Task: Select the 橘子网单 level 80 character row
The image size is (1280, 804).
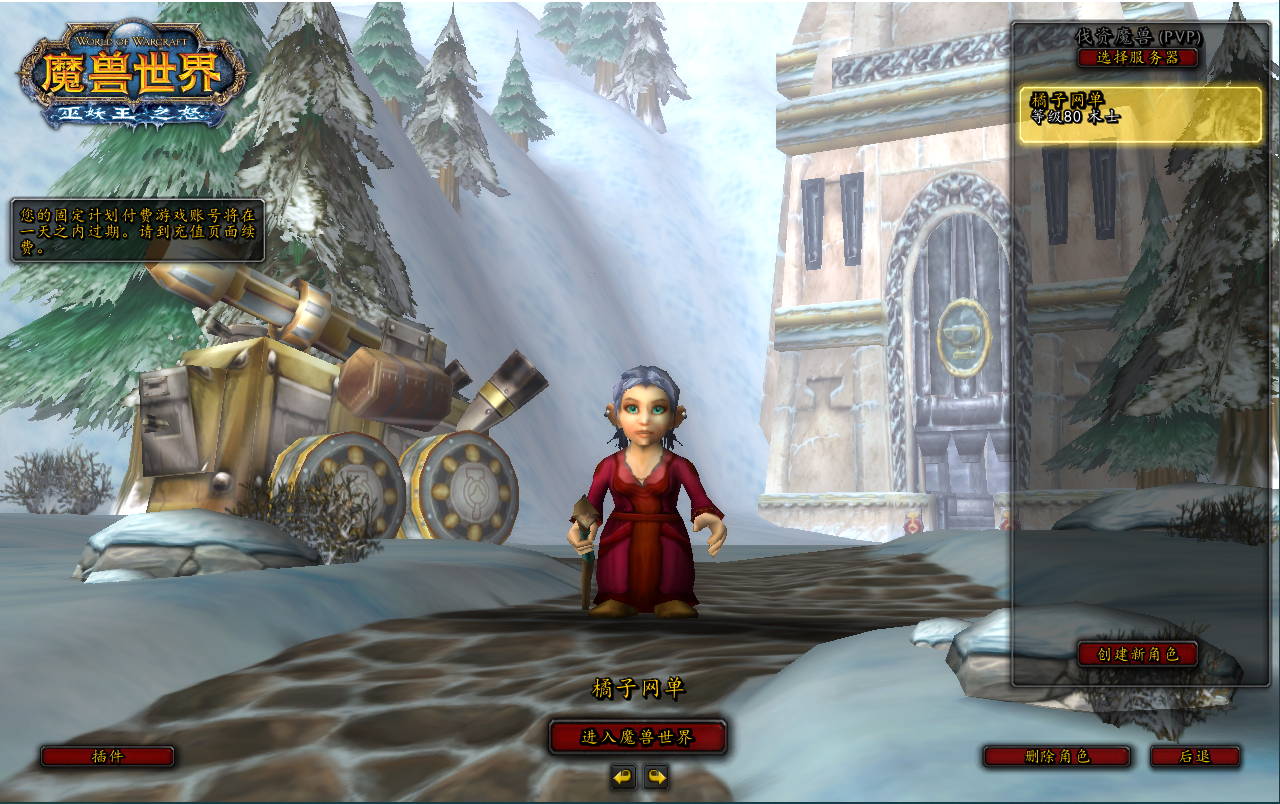Action: click(x=1140, y=114)
